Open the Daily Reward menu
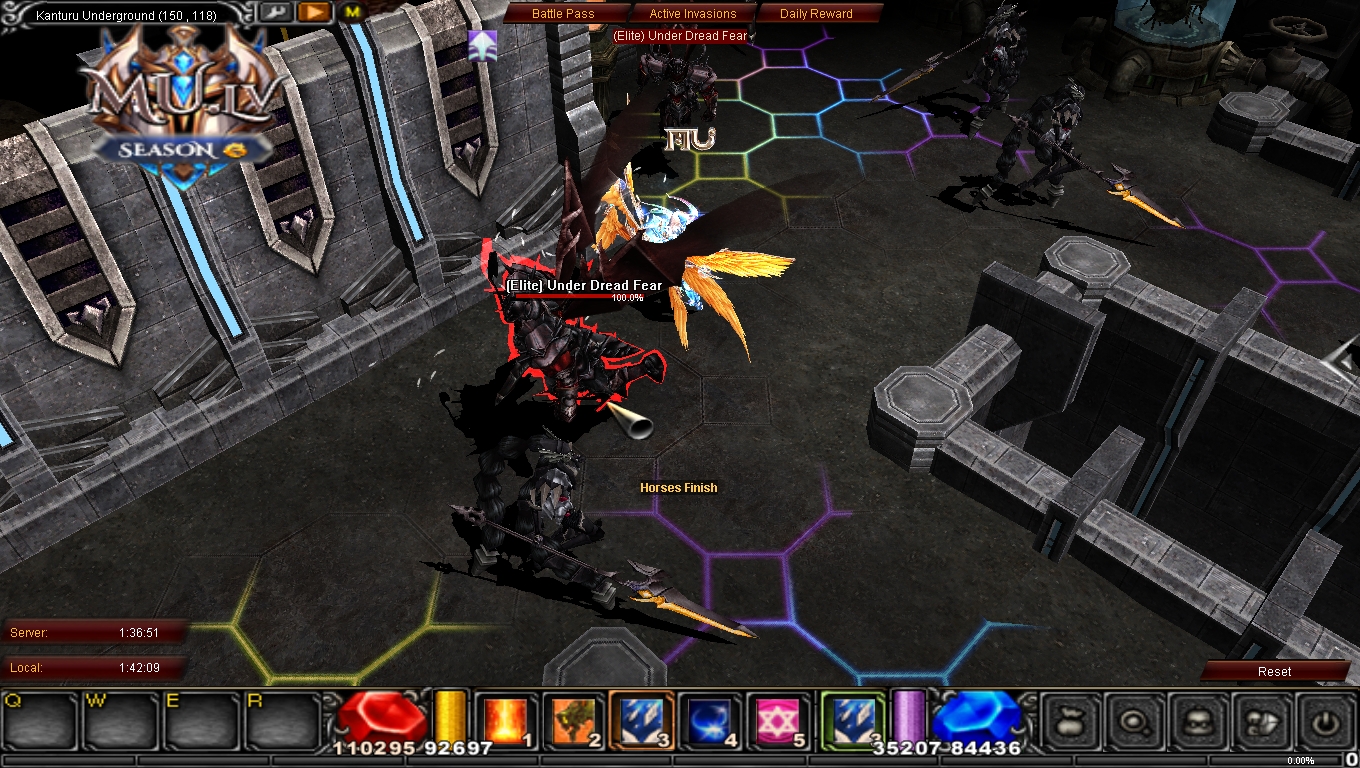Screen dimensions: 1360x768 818,13
